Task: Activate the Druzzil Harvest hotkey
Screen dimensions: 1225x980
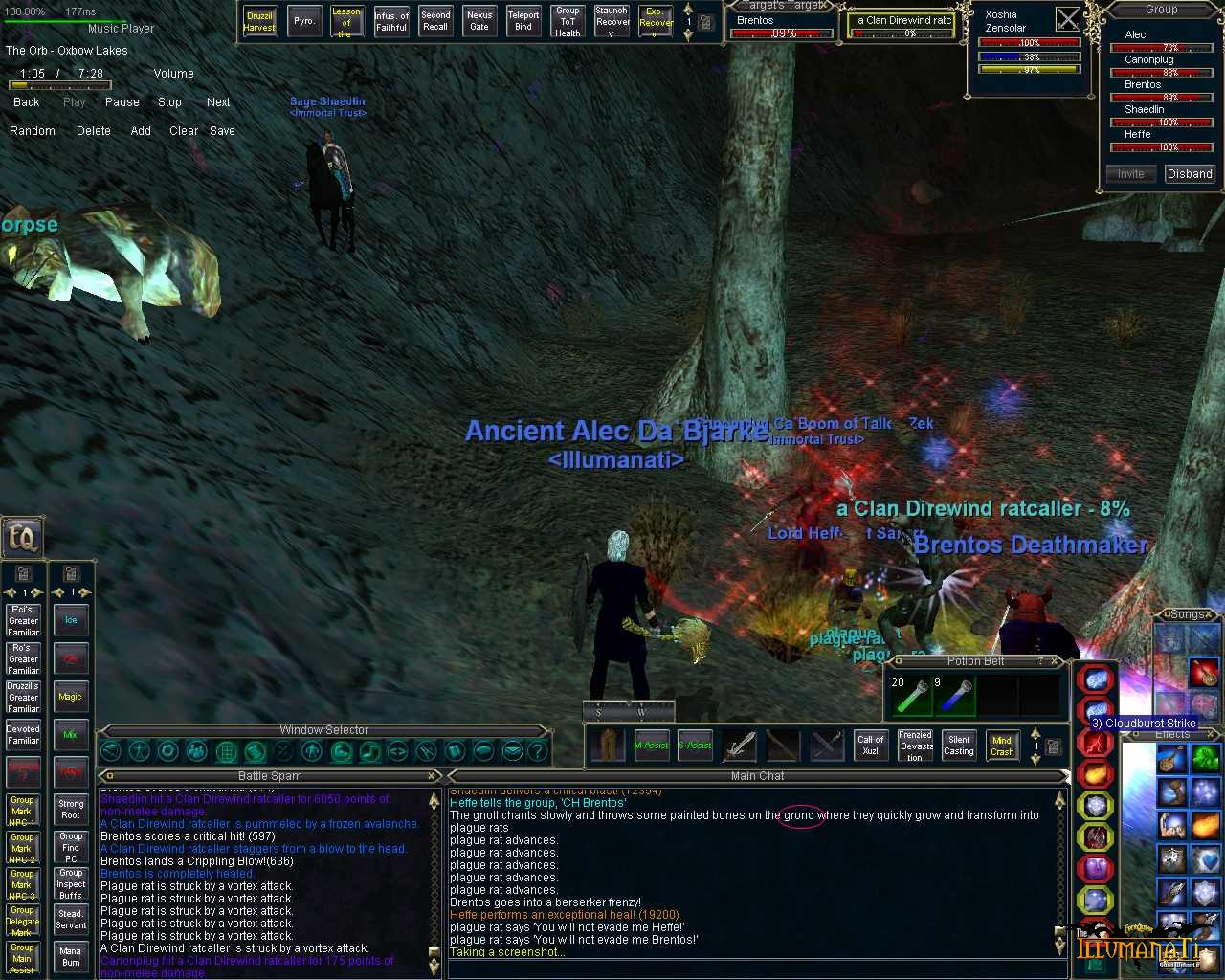Action: (x=259, y=21)
